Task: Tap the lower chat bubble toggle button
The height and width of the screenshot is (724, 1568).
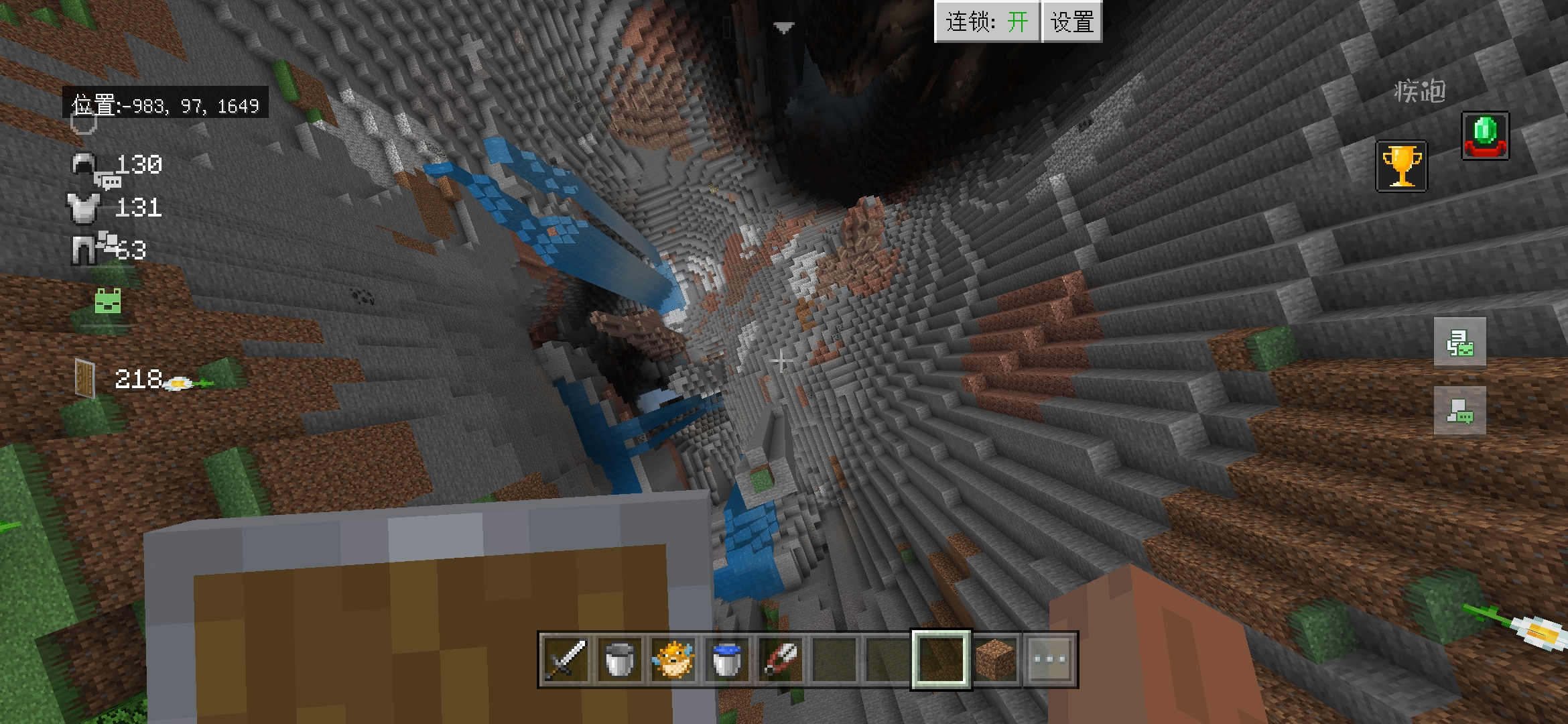Action: [x=1459, y=413]
